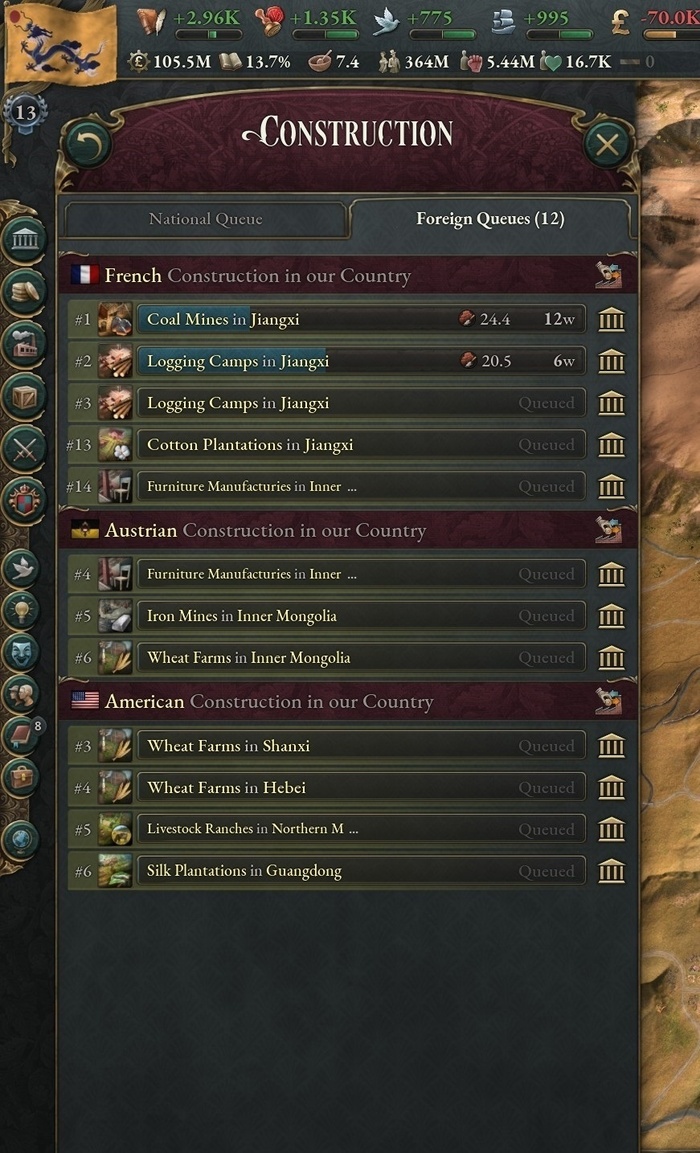The height and width of the screenshot is (1153, 700).
Task: Click the French construction header icon
Action: 608,275
